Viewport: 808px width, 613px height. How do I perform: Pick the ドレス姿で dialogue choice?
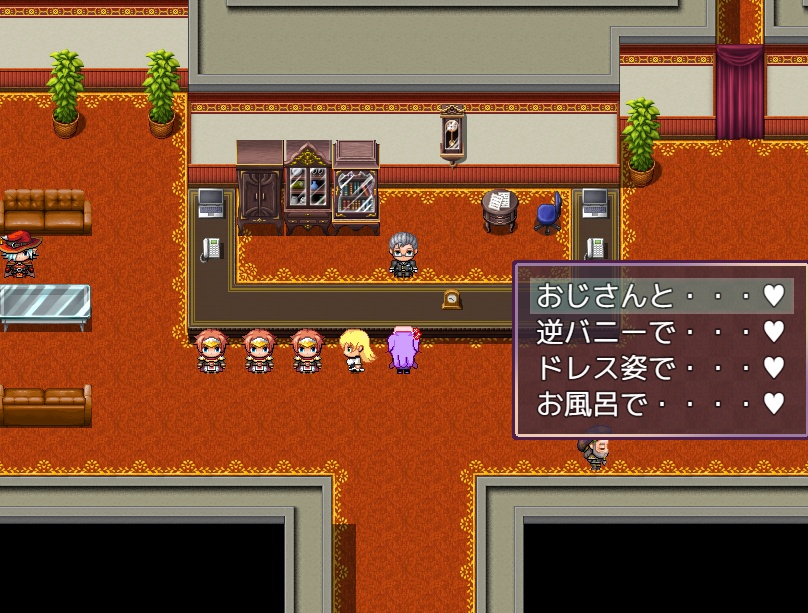(x=660, y=368)
